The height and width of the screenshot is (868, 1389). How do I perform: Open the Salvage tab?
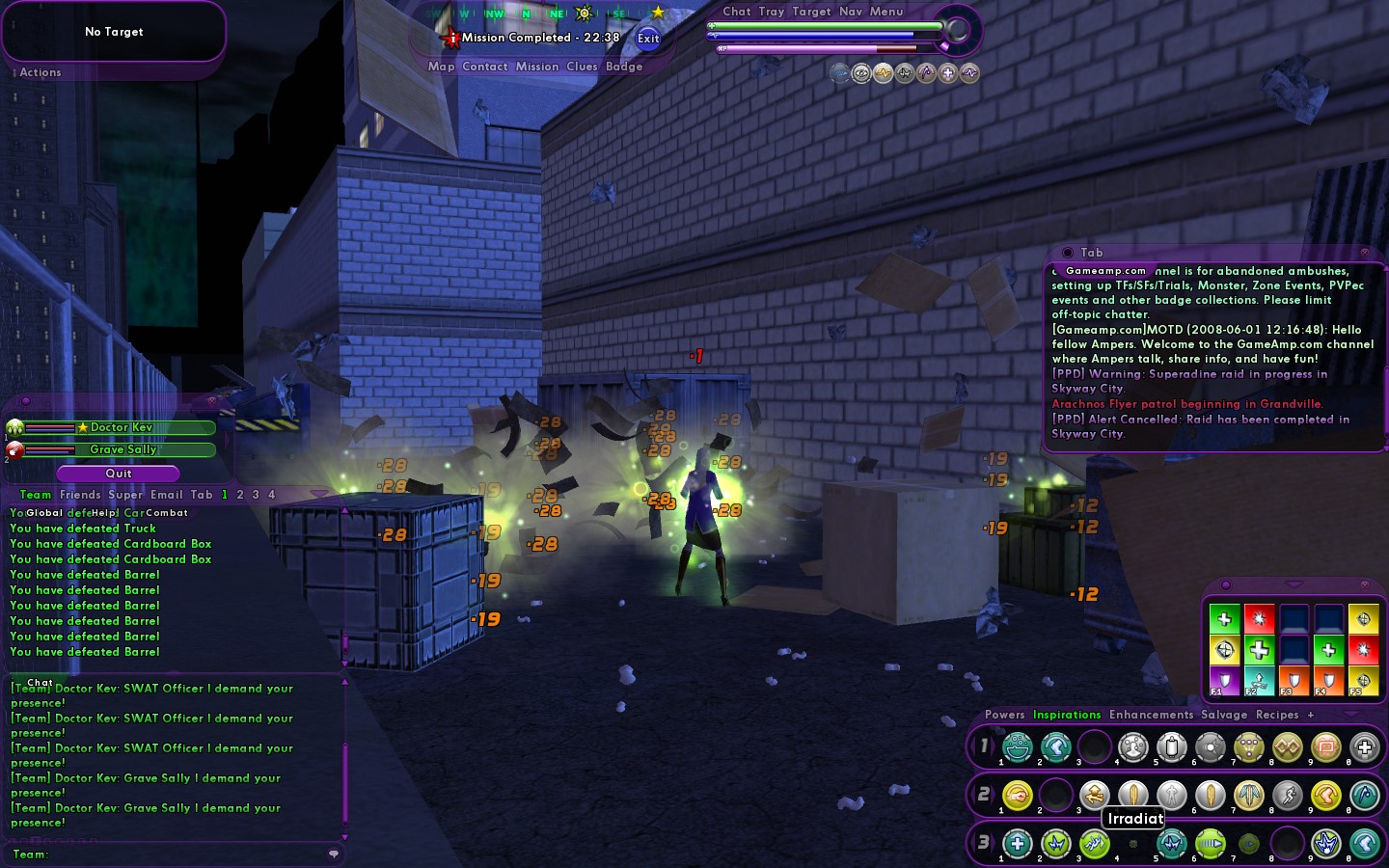point(1224,715)
